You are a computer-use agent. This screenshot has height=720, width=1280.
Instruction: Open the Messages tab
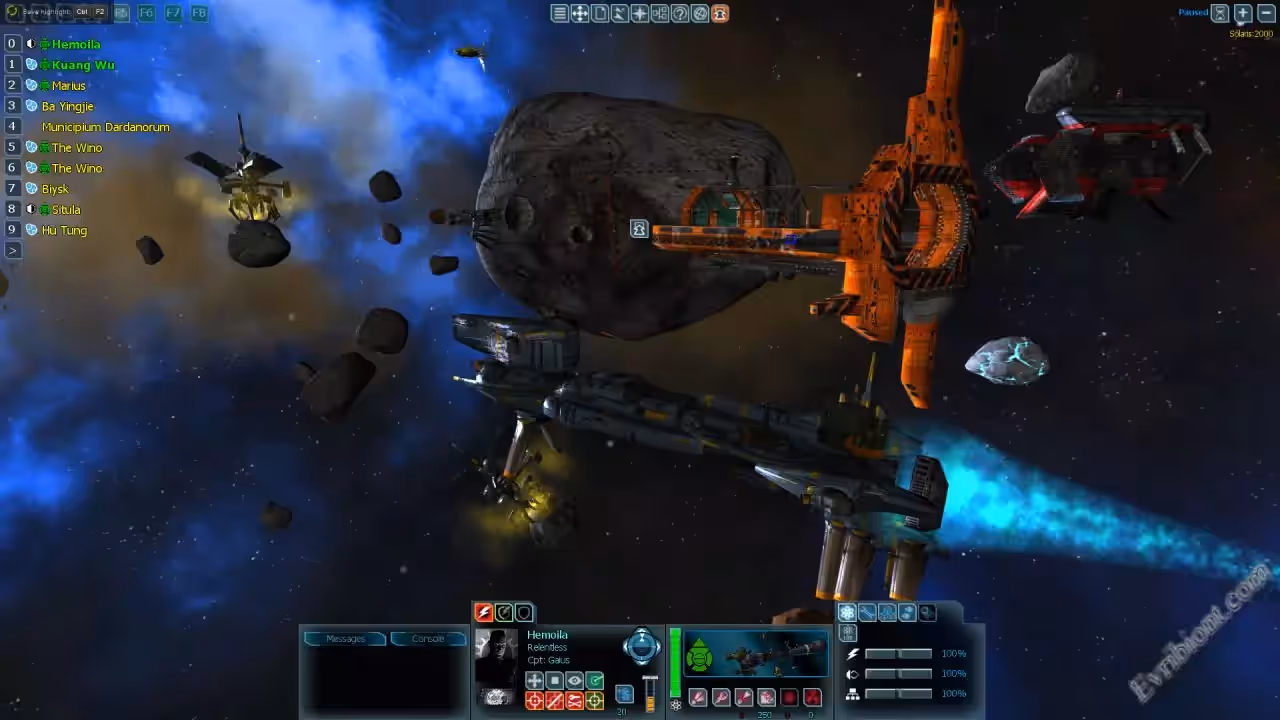345,638
